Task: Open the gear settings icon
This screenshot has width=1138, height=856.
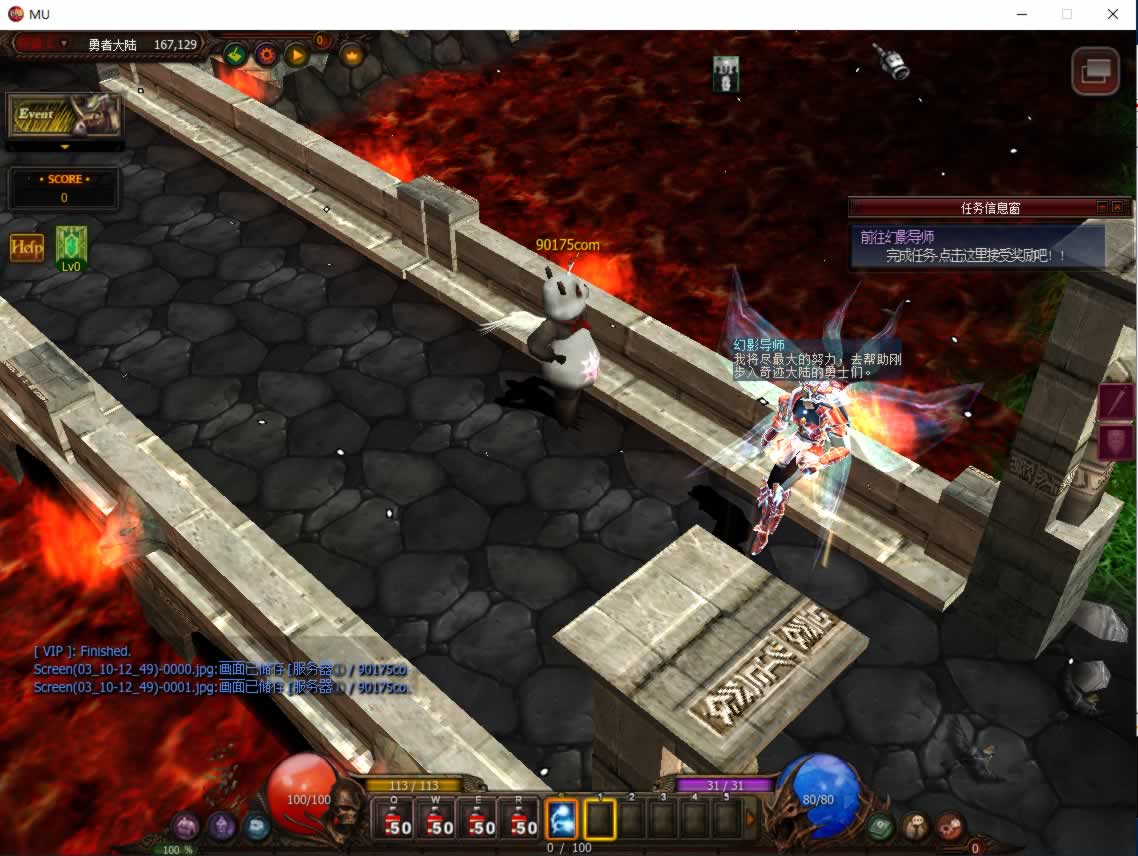Action: point(266,54)
